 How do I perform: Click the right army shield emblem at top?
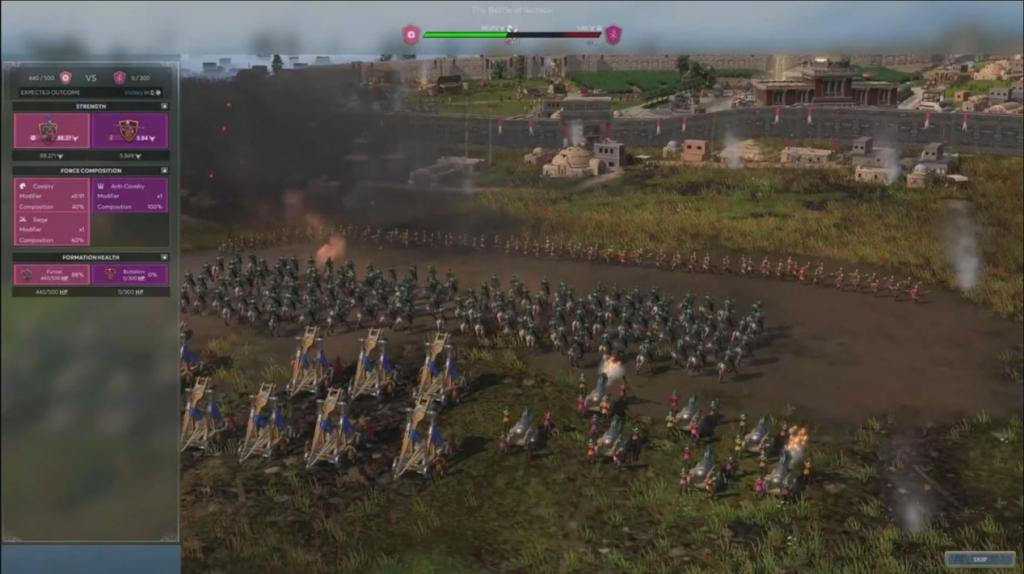[613, 35]
